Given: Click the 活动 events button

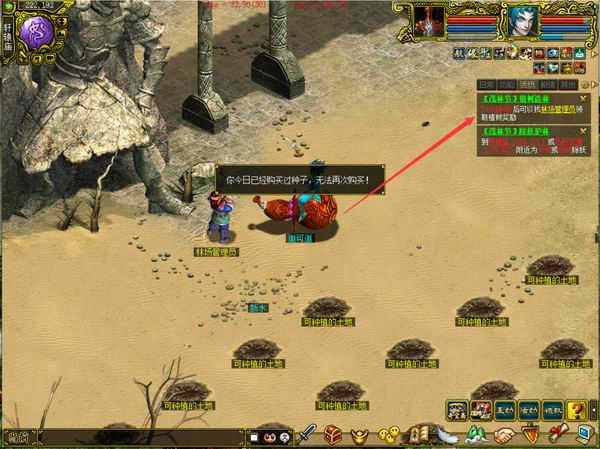Looking at the screenshot, I should click(528, 410).
